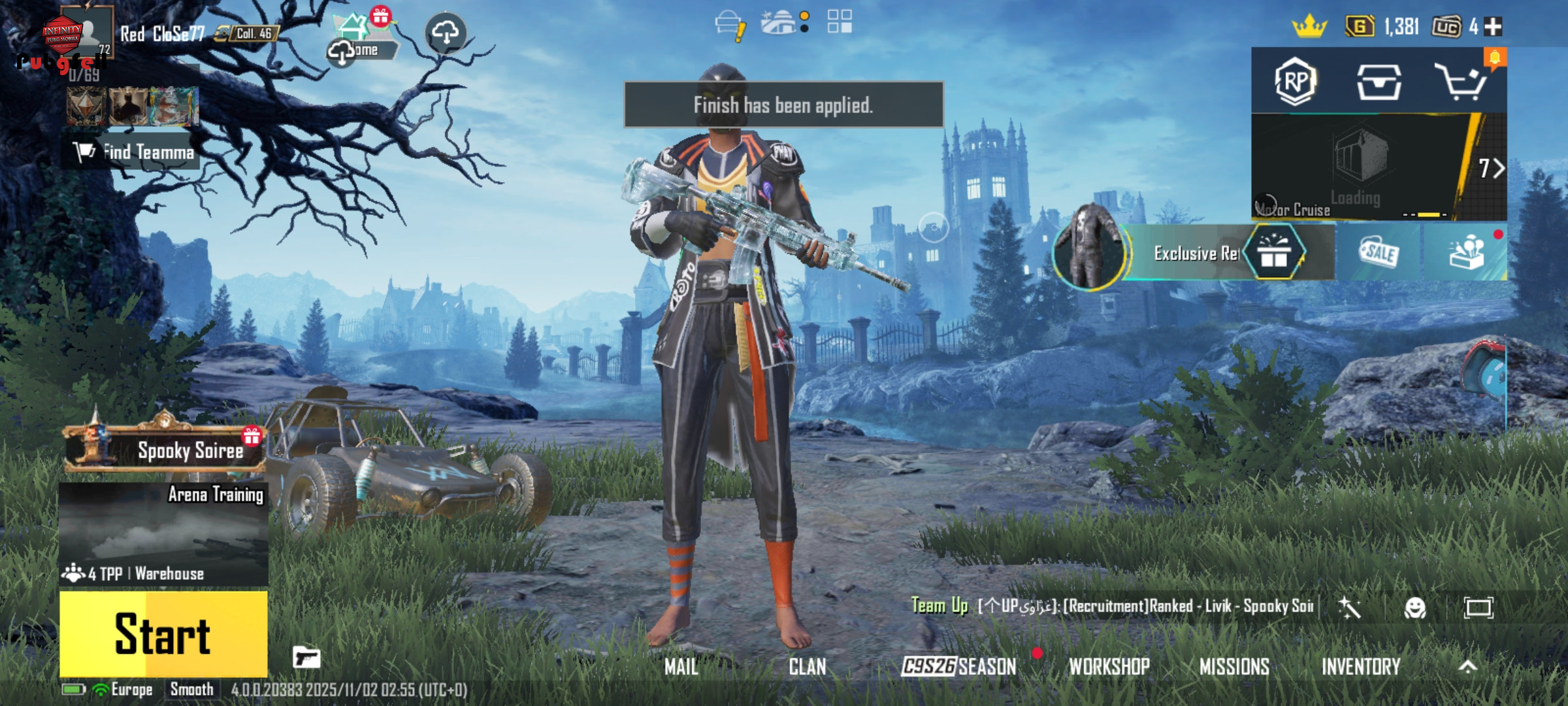Open the Inventory menu

coord(1361,667)
